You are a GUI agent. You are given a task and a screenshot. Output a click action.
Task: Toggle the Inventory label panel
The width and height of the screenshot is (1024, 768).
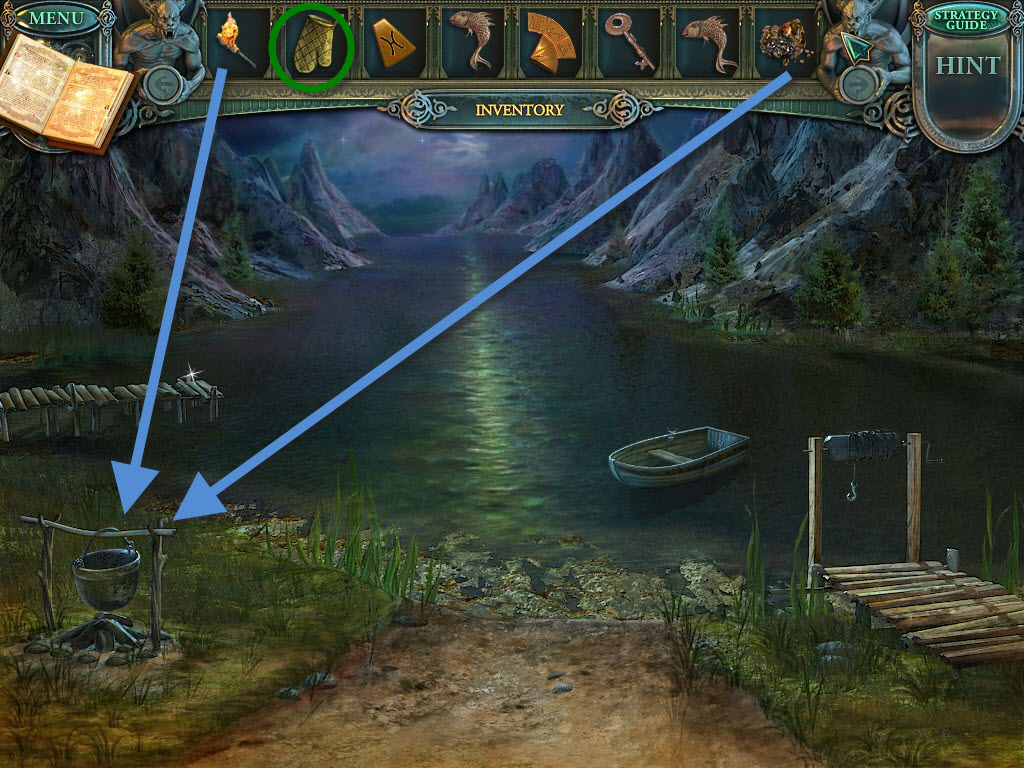(519, 110)
